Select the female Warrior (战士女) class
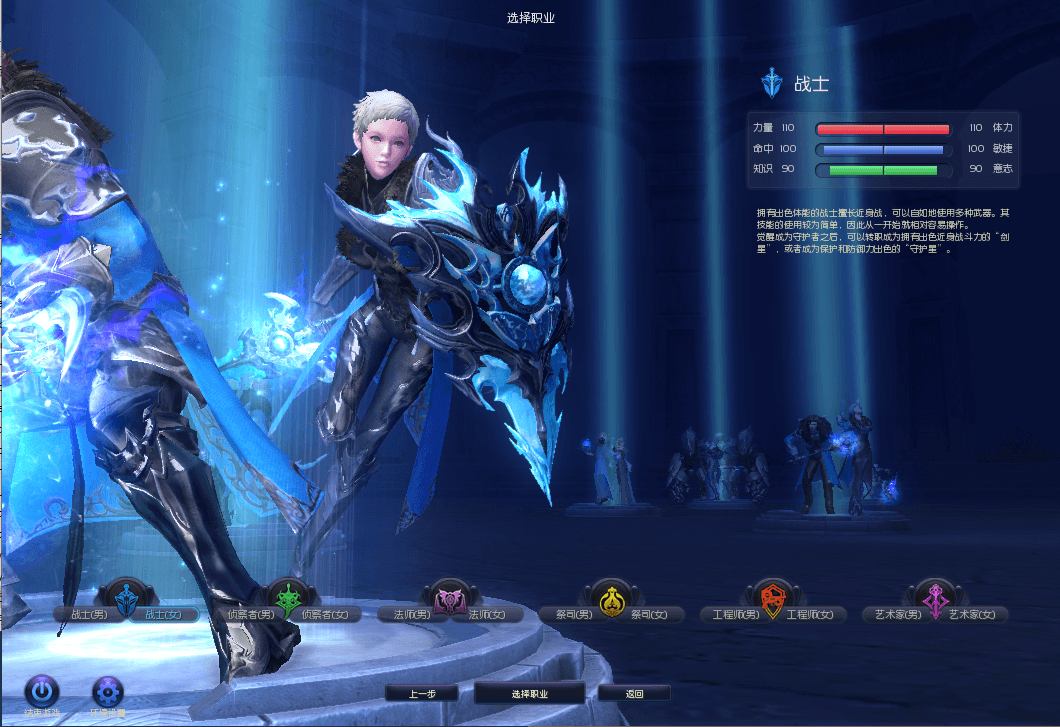Screen dimensions: 1060x727 [164, 614]
